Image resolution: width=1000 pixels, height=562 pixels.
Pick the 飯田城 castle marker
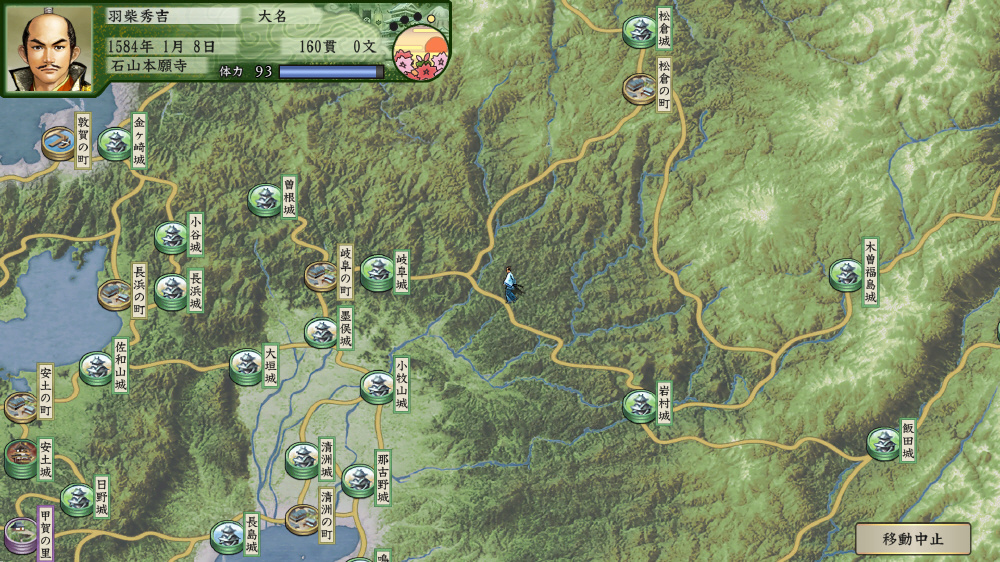tap(883, 443)
